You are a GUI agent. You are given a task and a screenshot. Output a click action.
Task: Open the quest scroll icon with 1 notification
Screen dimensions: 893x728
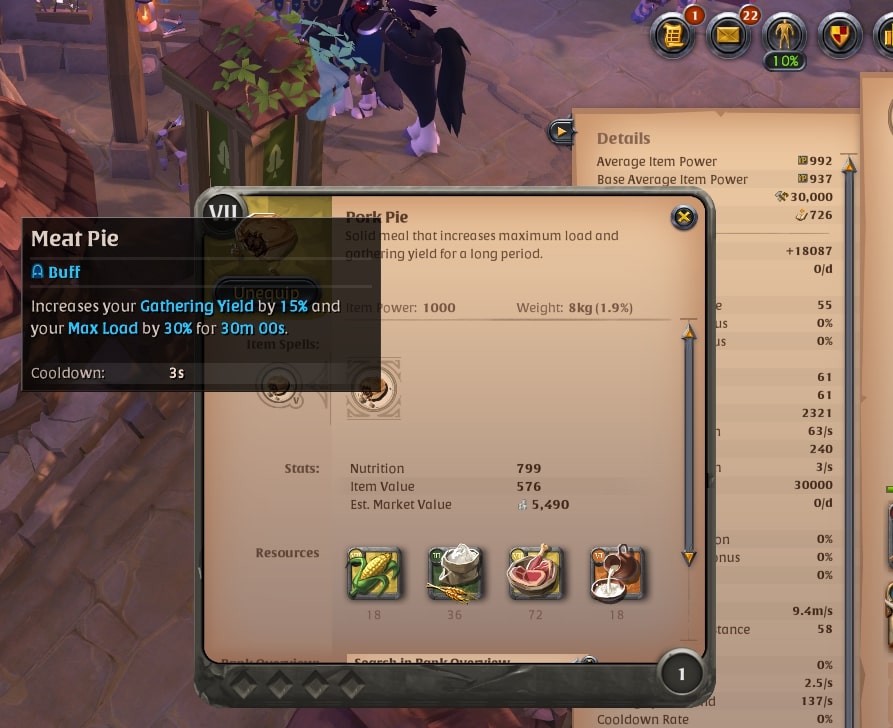674,37
